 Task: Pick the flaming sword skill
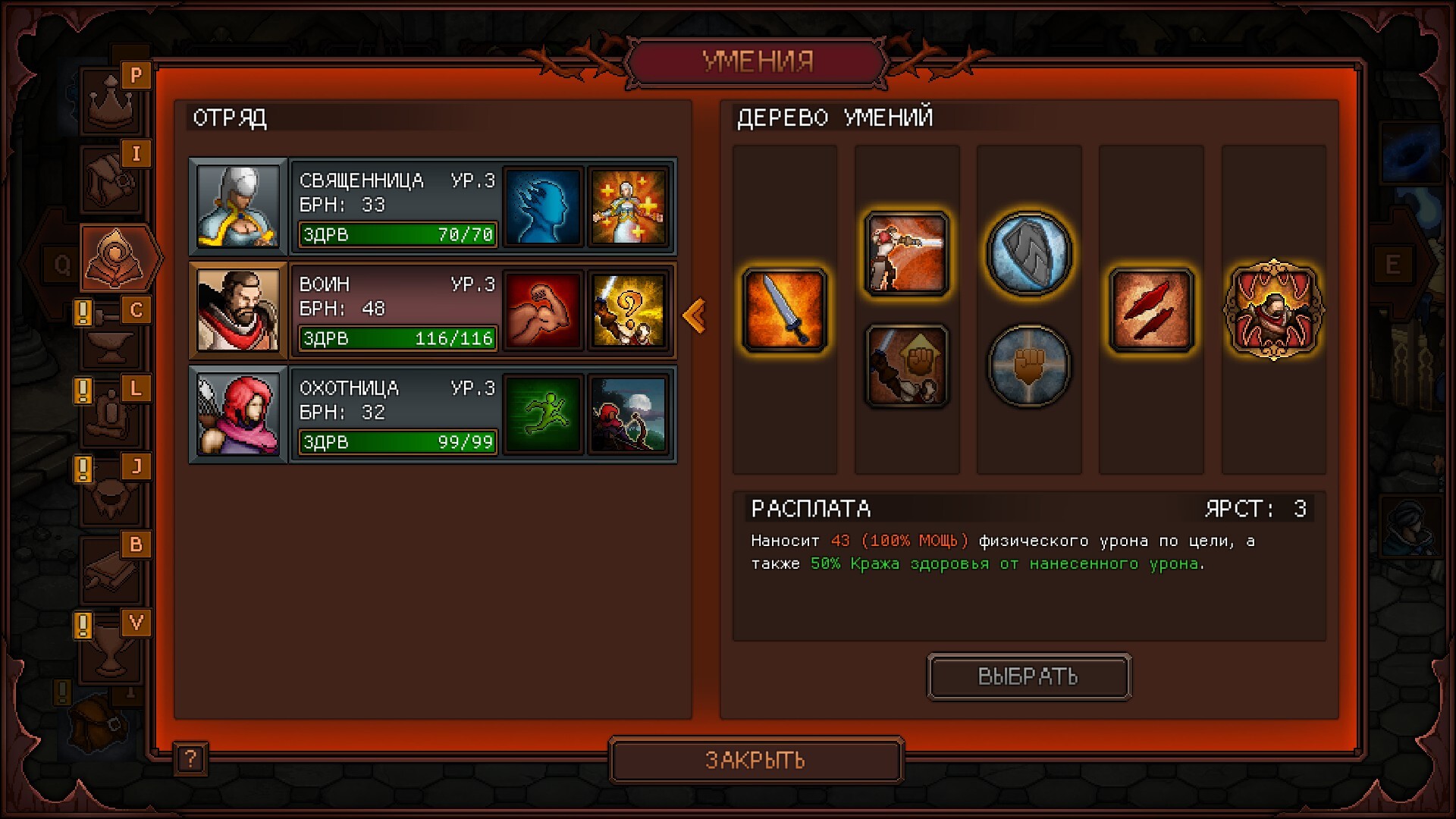pos(784,310)
